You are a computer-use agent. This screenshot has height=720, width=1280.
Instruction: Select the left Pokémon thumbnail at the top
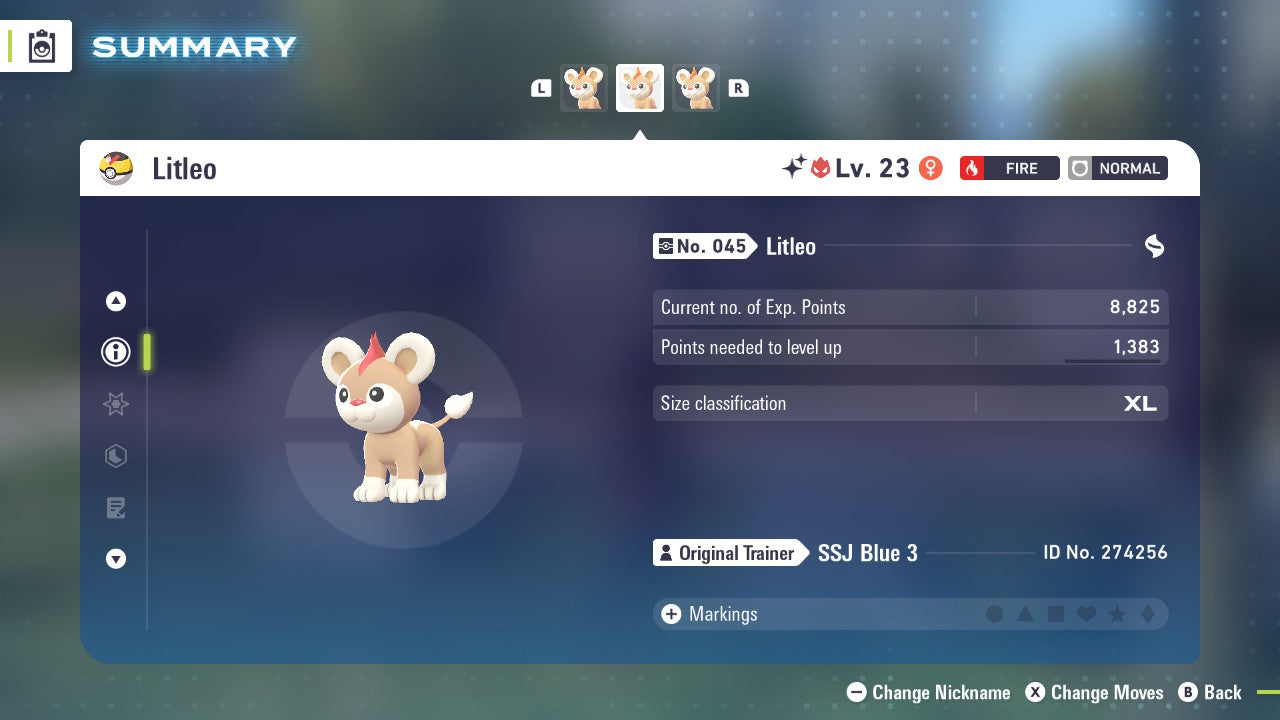click(x=584, y=87)
